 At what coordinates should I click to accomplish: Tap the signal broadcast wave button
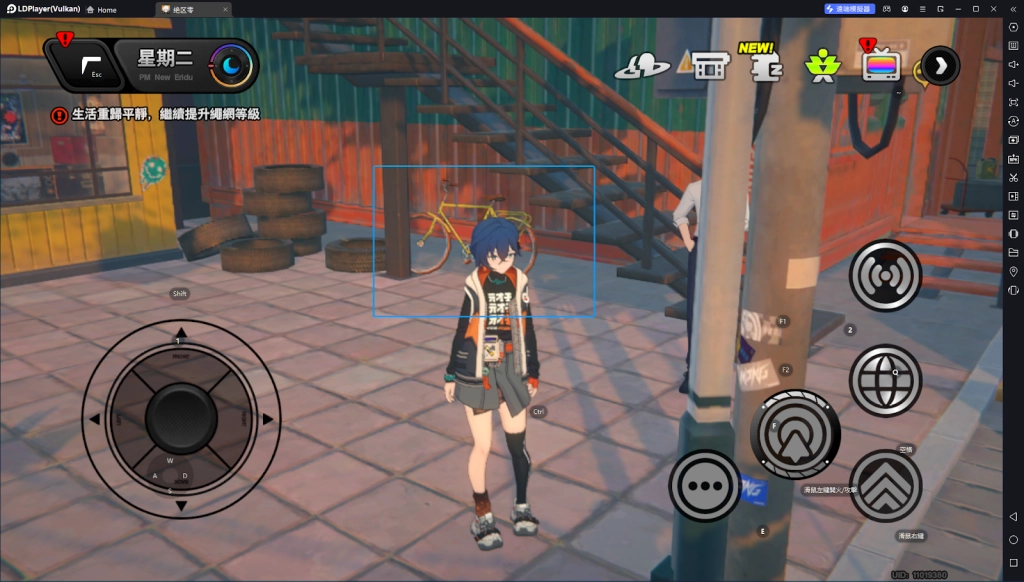(885, 276)
